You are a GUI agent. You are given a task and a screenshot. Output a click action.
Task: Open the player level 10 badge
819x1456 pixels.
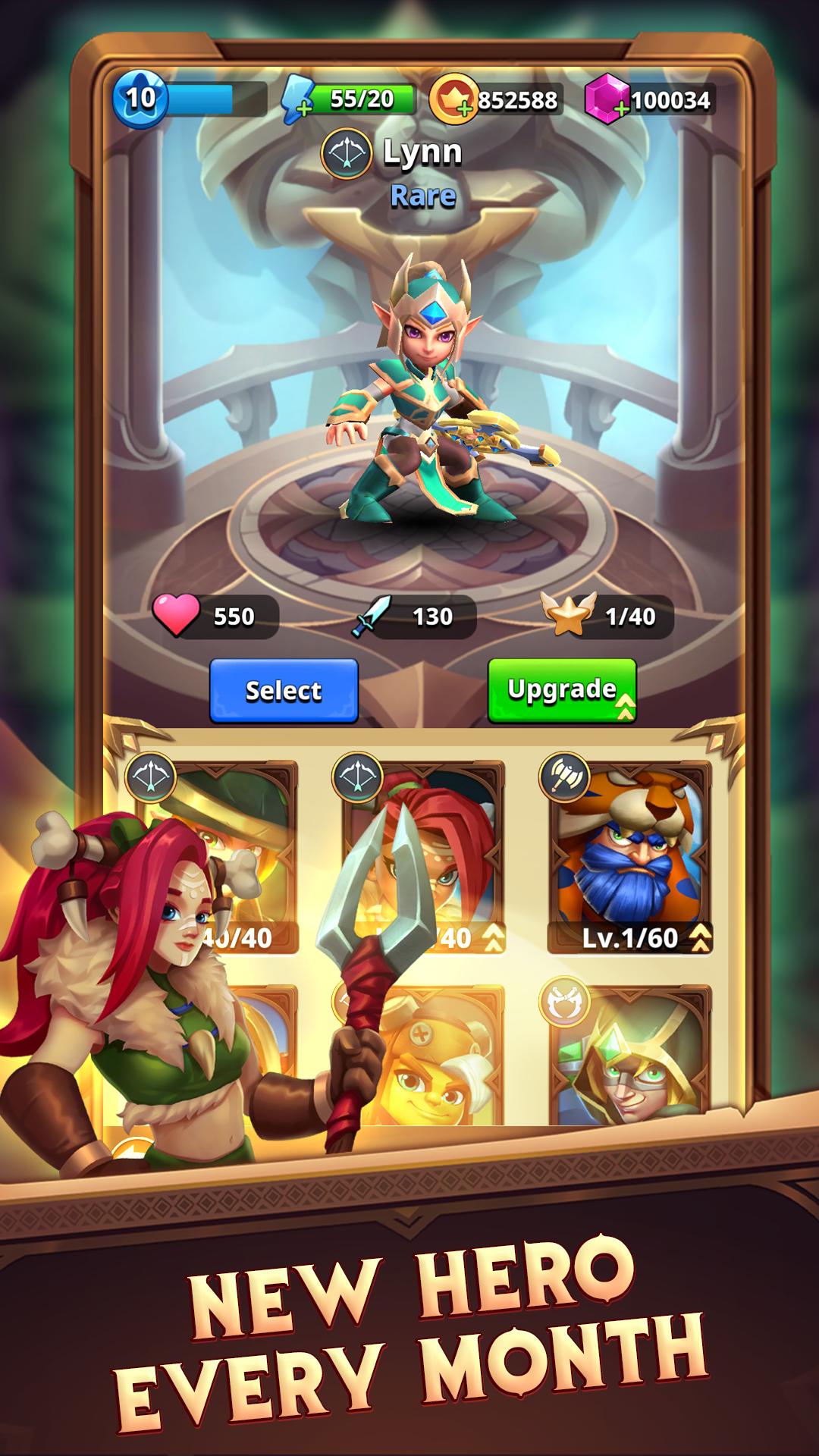(x=140, y=99)
